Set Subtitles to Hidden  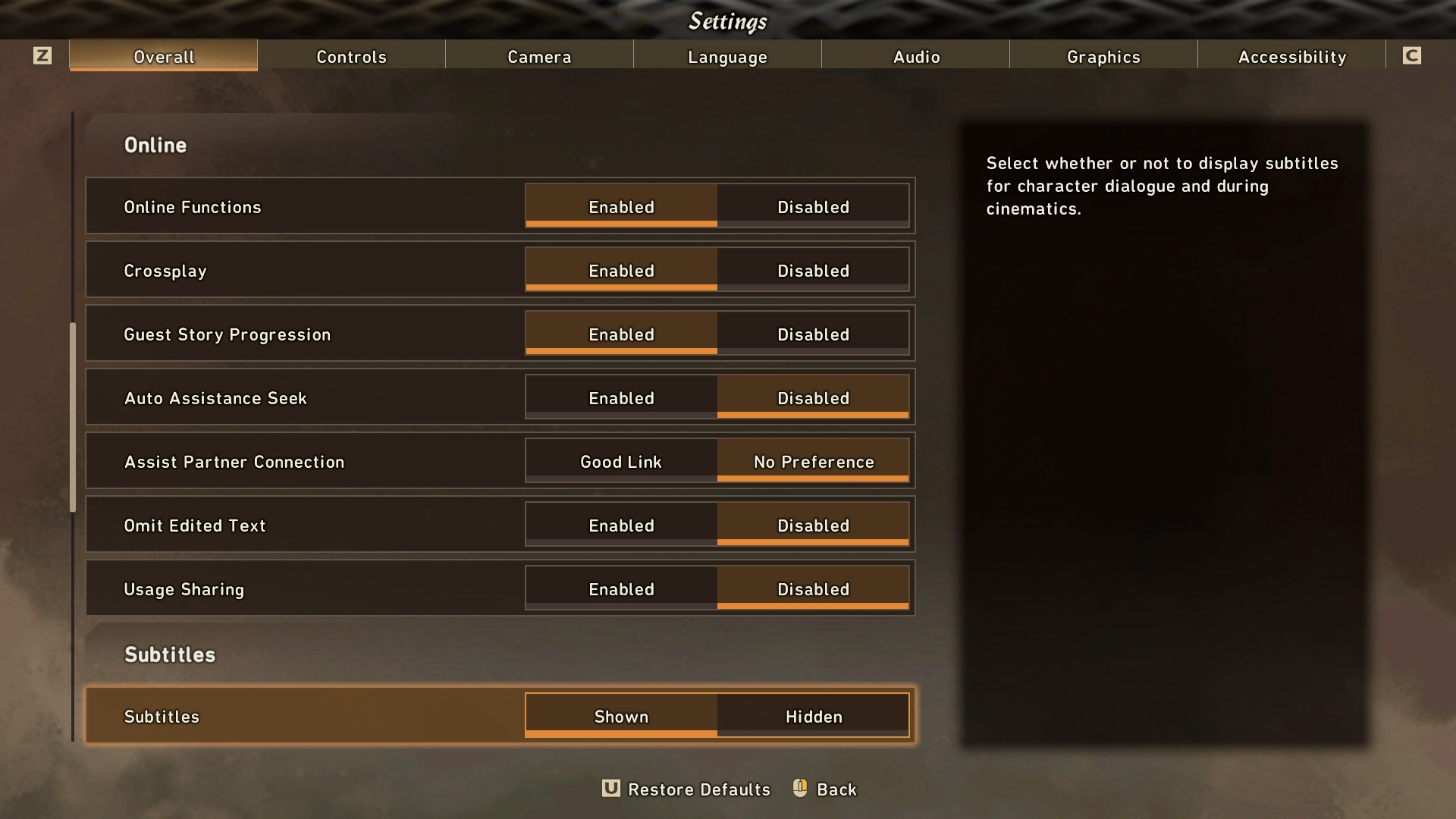coord(812,715)
